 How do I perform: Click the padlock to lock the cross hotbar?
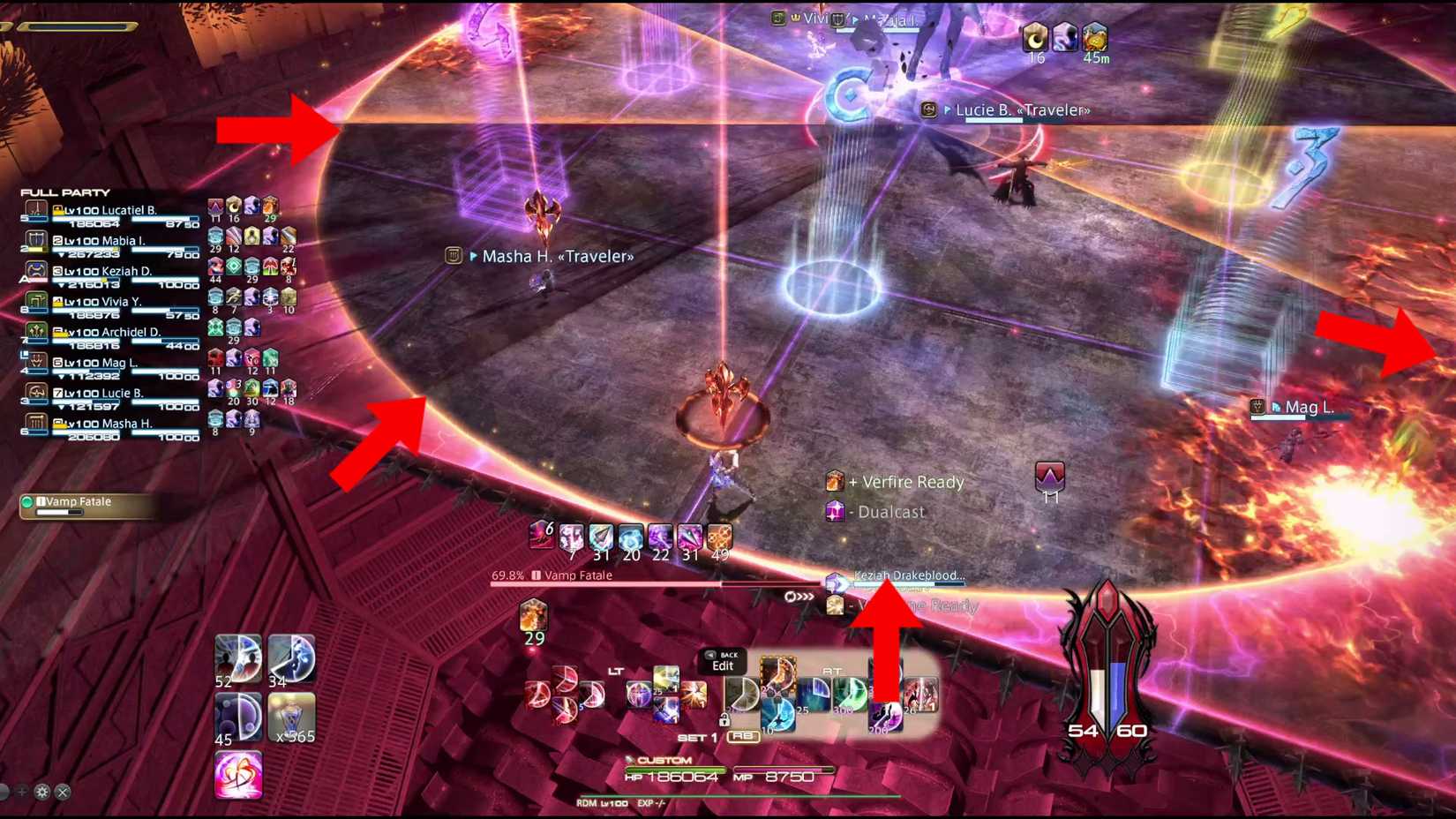[x=725, y=721]
